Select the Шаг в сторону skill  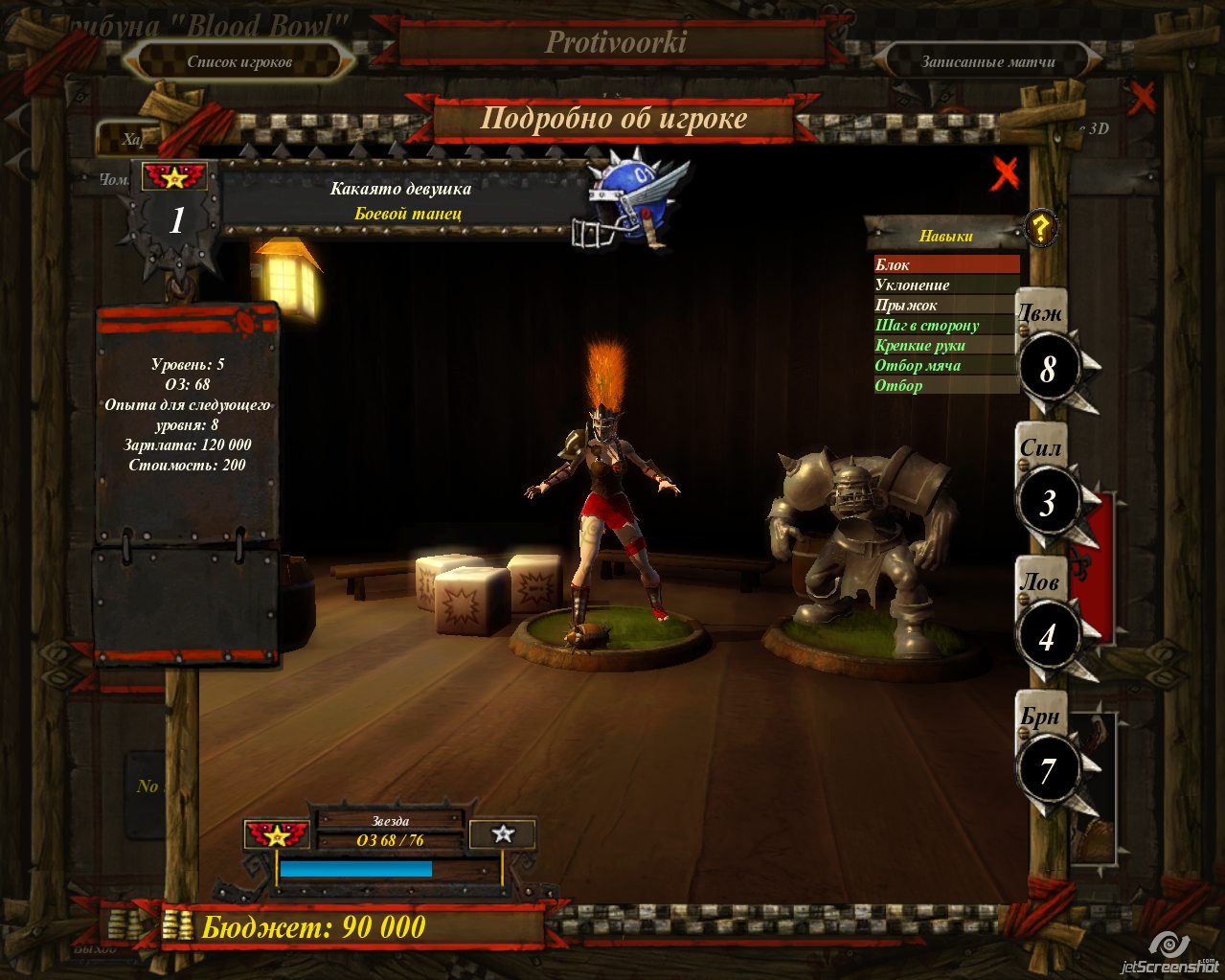(946, 325)
